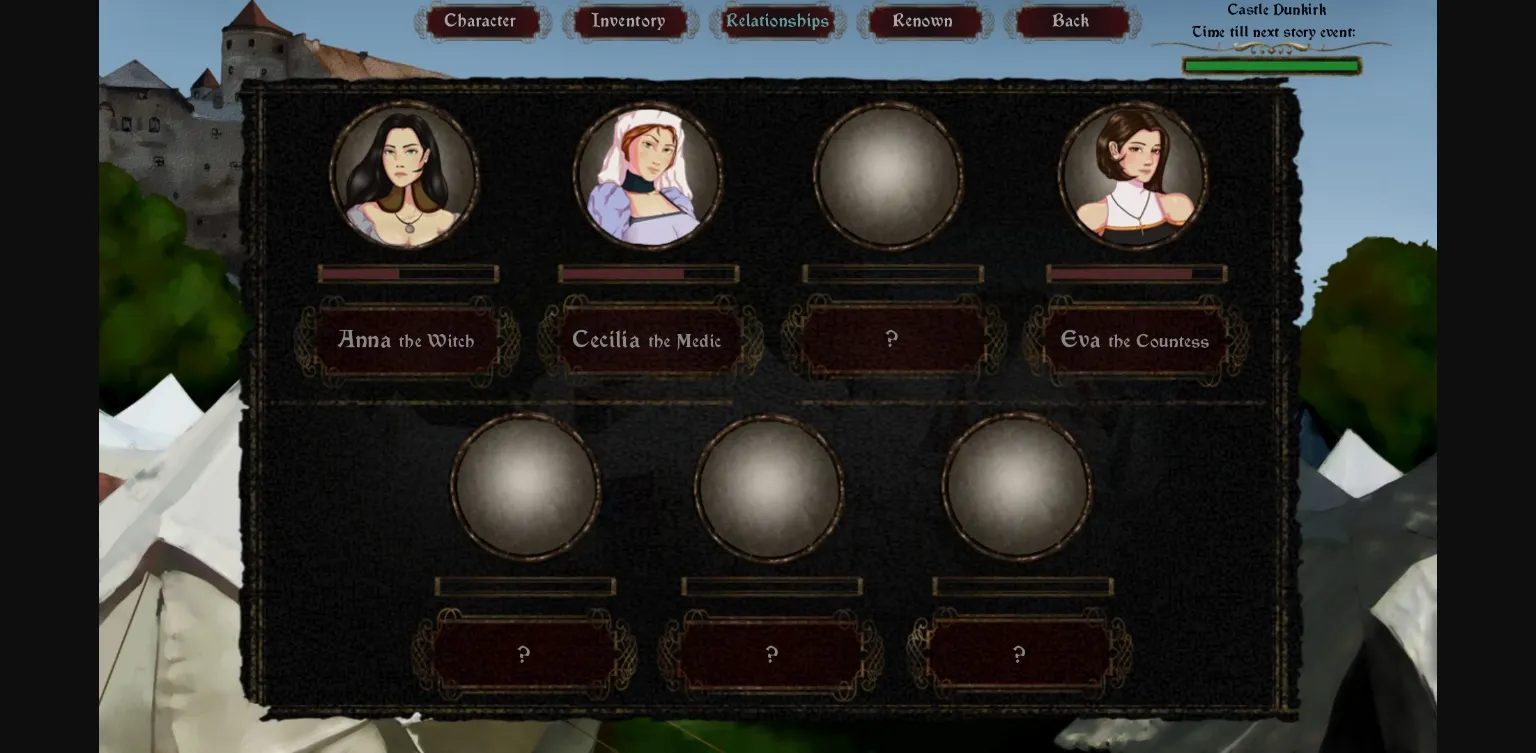This screenshot has height=753, width=1536.
Task: Open the last locked portrait in bottom row
Action: click(x=1017, y=488)
